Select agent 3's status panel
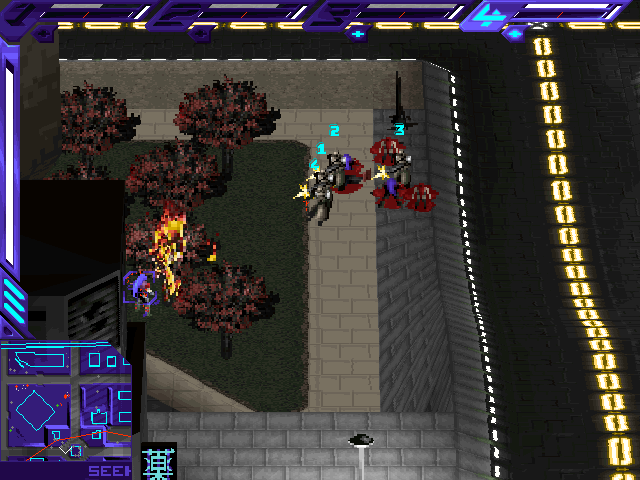The image size is (640, 480). (388, 12)
